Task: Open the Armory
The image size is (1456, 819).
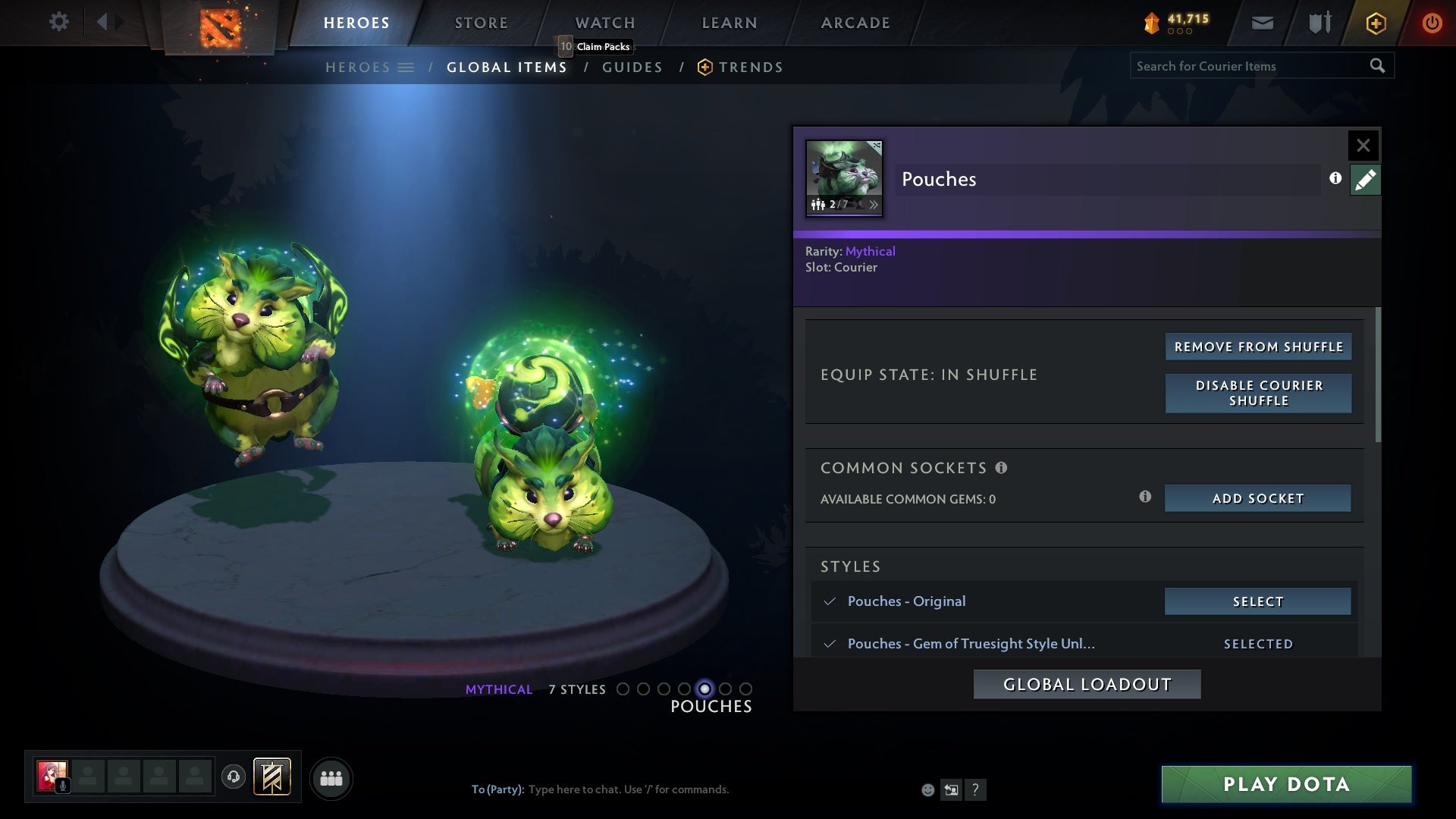Action: click(1318, 22)
